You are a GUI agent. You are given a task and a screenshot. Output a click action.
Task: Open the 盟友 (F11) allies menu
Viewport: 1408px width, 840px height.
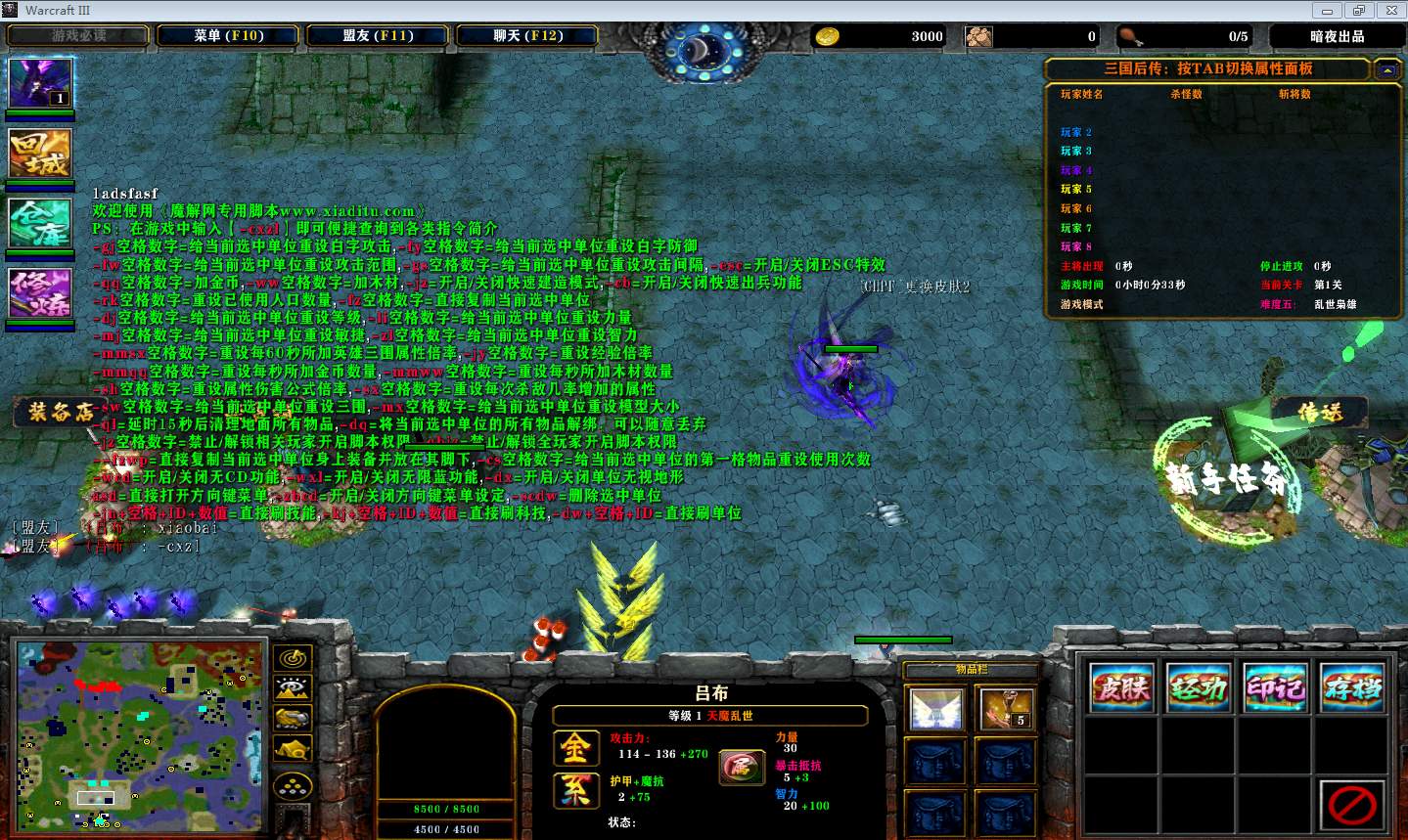[378, 36]
